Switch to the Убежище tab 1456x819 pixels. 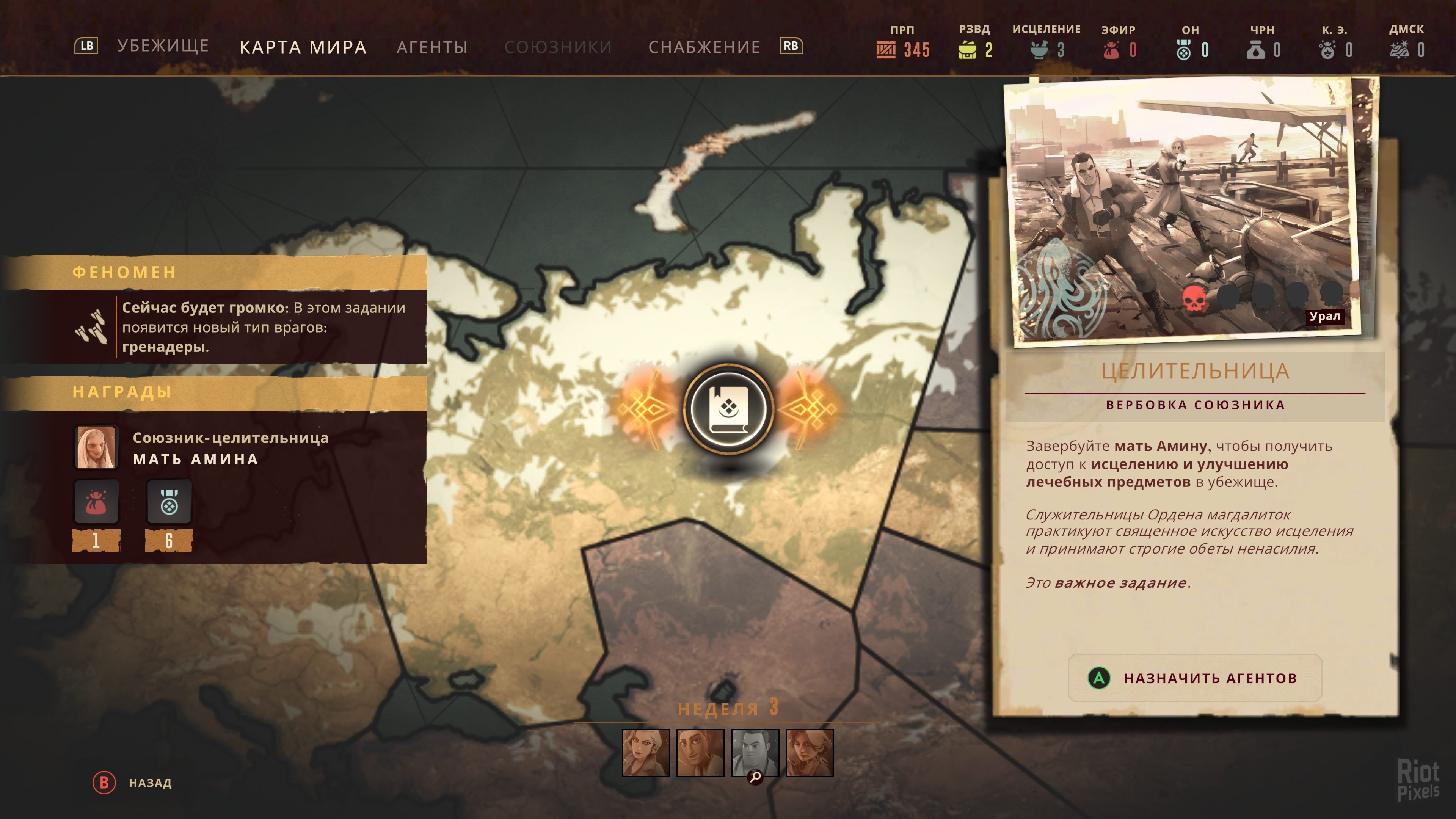point(163,46)
